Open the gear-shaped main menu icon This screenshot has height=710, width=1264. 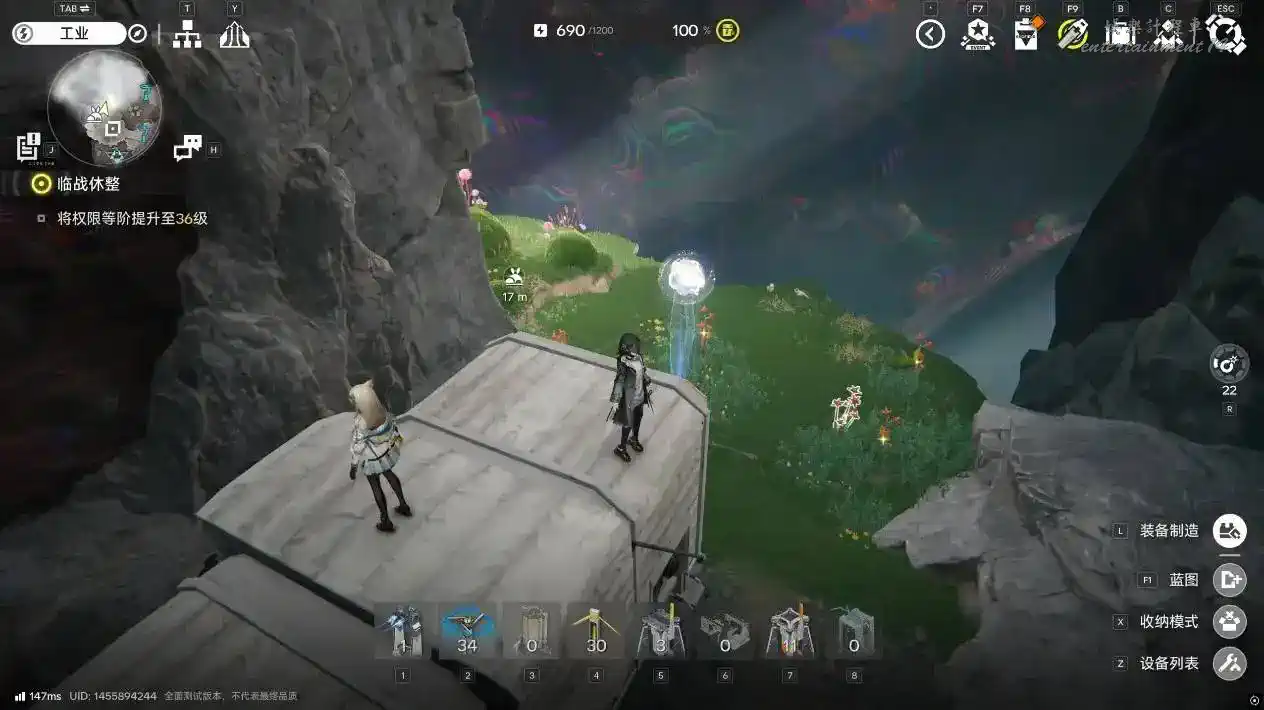1226,35
